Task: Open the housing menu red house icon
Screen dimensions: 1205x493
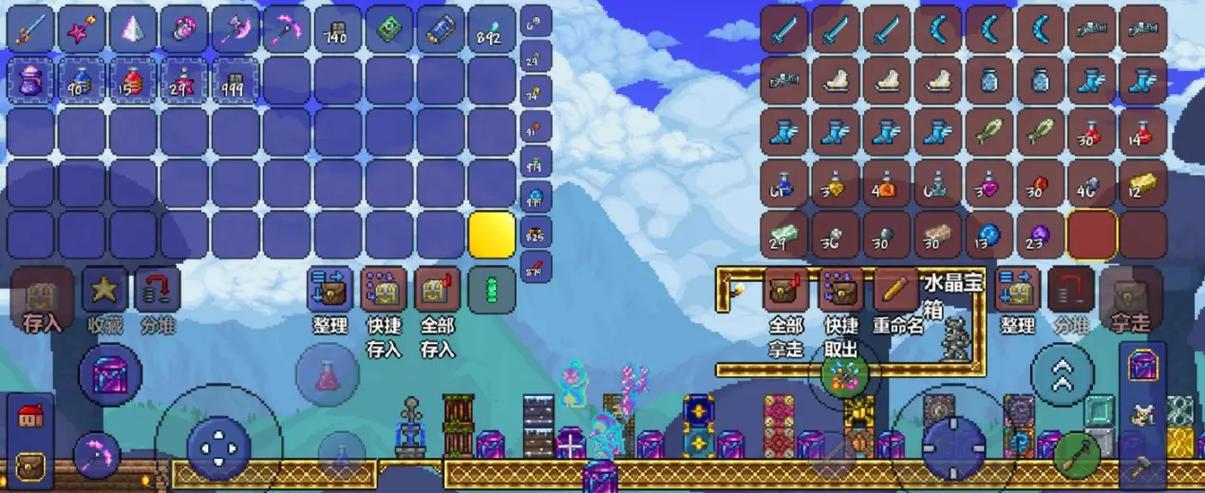Action: [x=32, y=418]
